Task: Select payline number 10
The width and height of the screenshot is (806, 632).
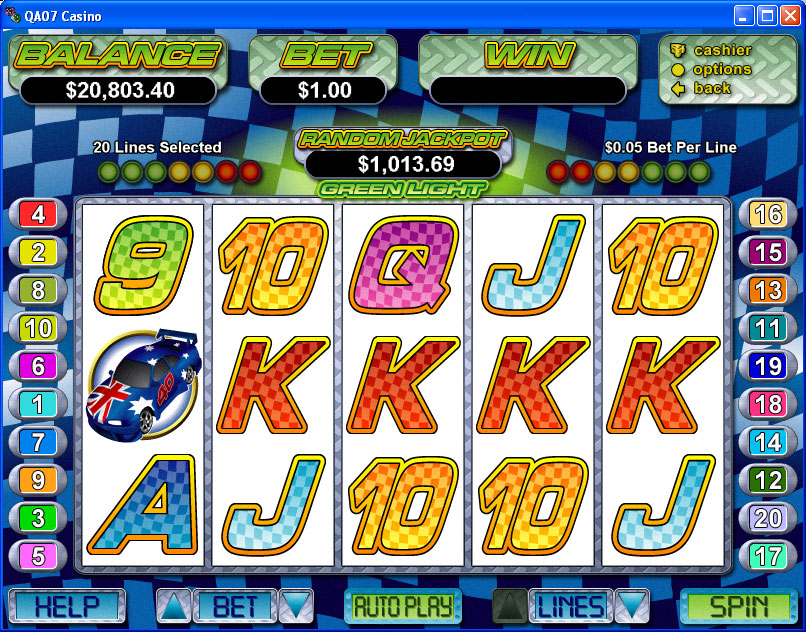Action: 38,328
